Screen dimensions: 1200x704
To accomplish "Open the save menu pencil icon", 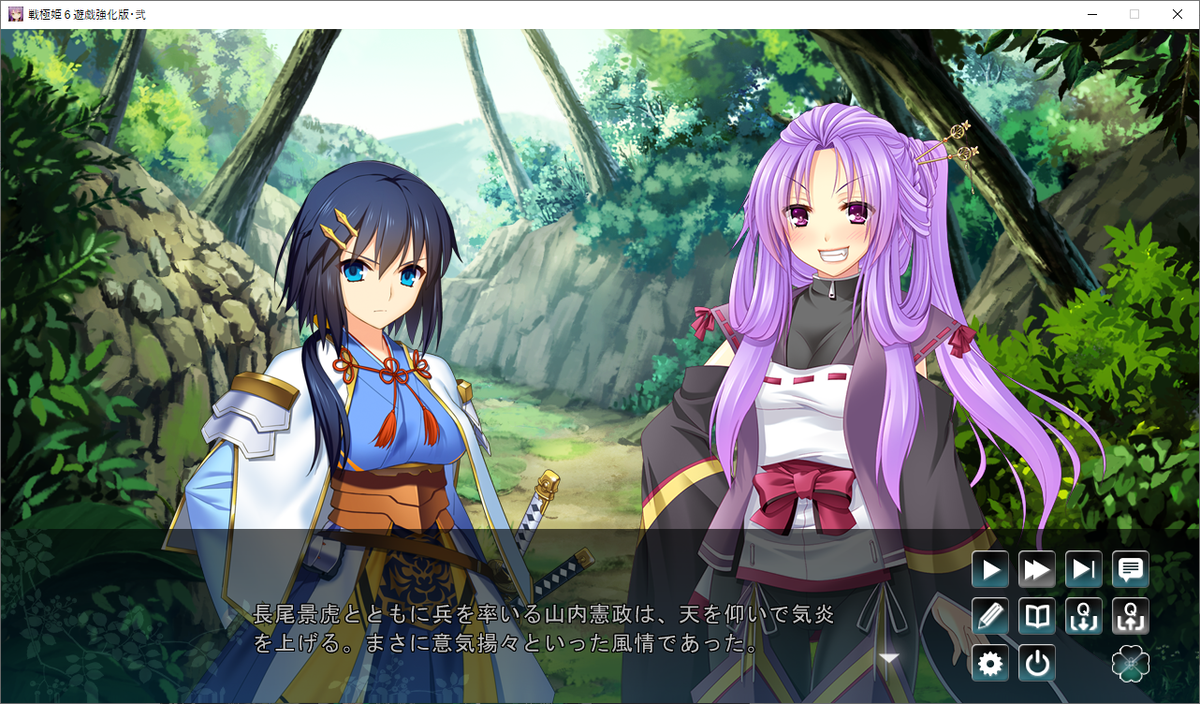I will (990, 616).
